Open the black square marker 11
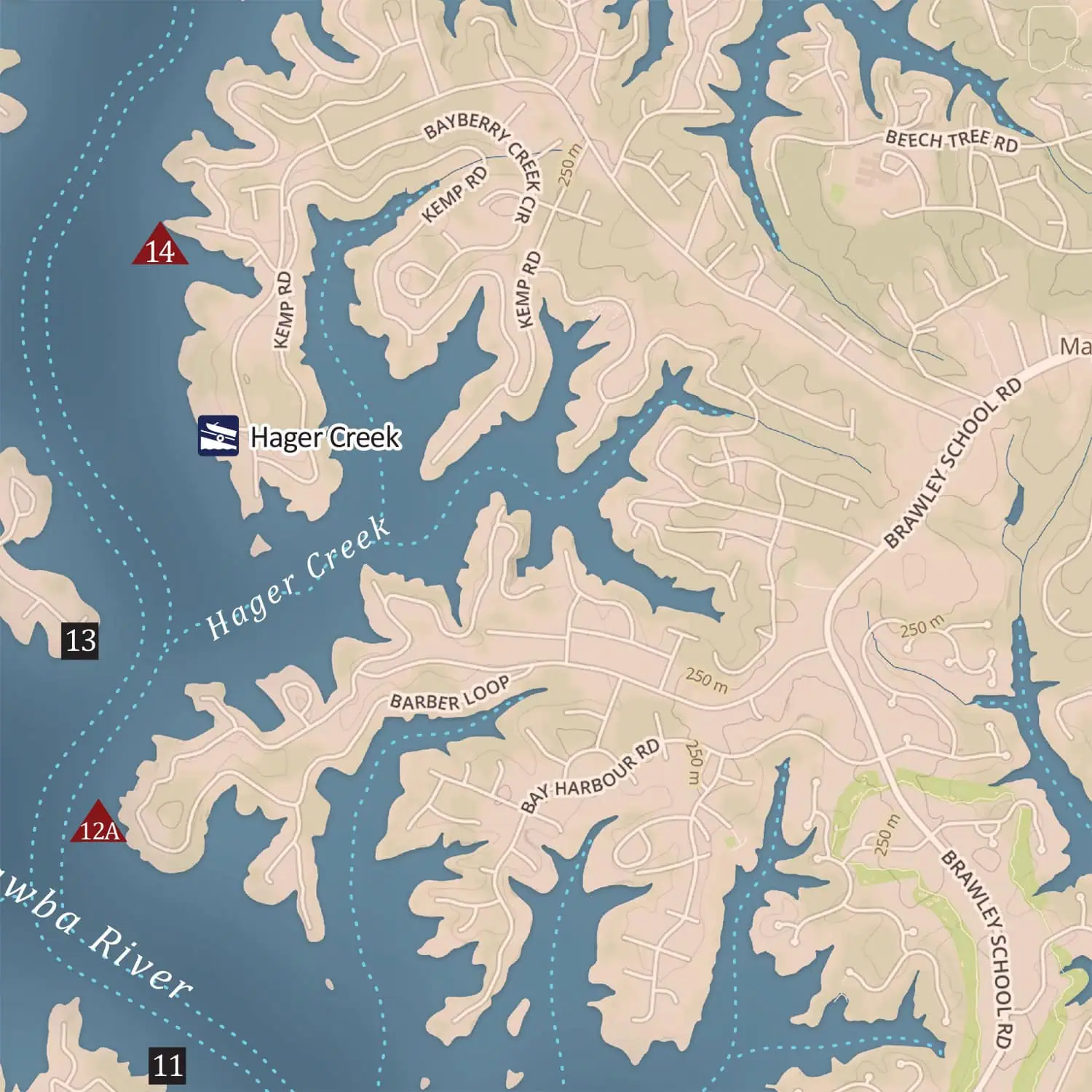Screen dimensions: 1092x1092 point(167,1066)
